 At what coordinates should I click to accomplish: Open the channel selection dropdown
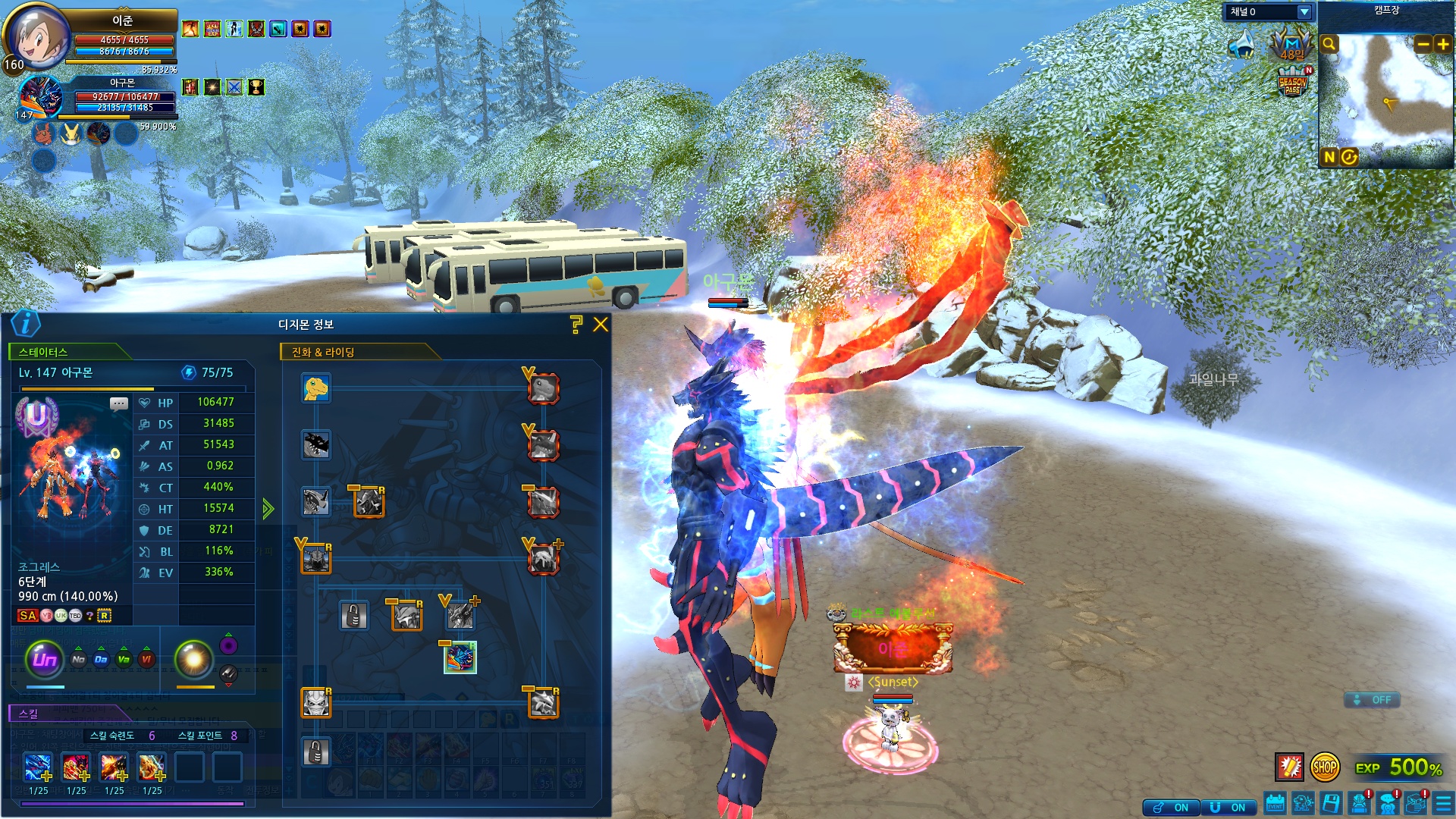[1304, 11]
